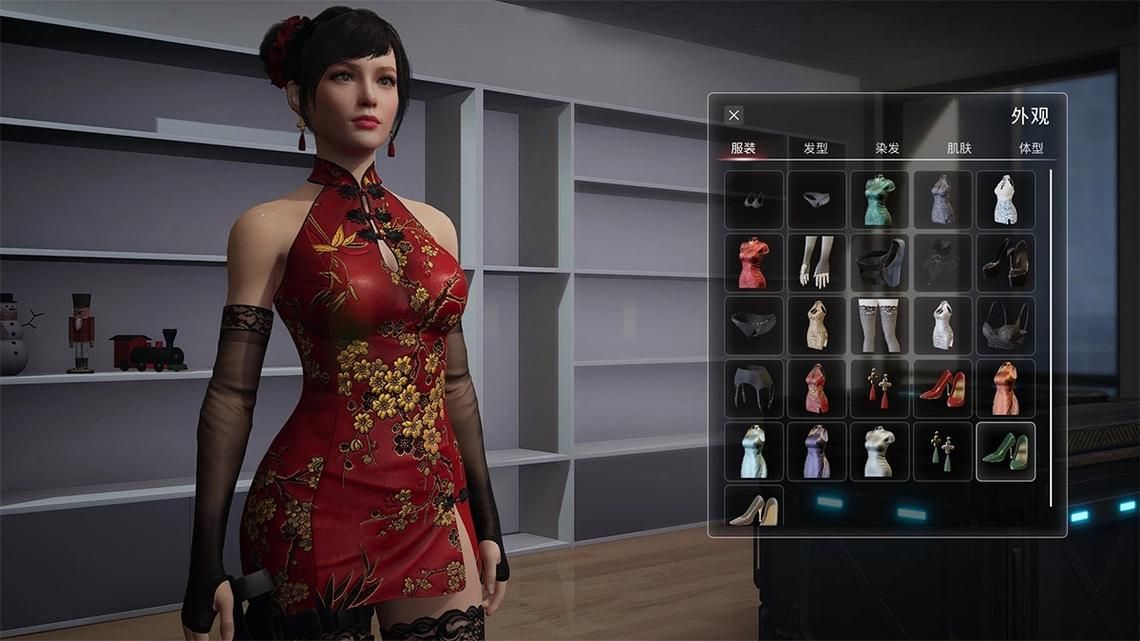
Task: Pick the black platform sandals
Action: 1005,262
